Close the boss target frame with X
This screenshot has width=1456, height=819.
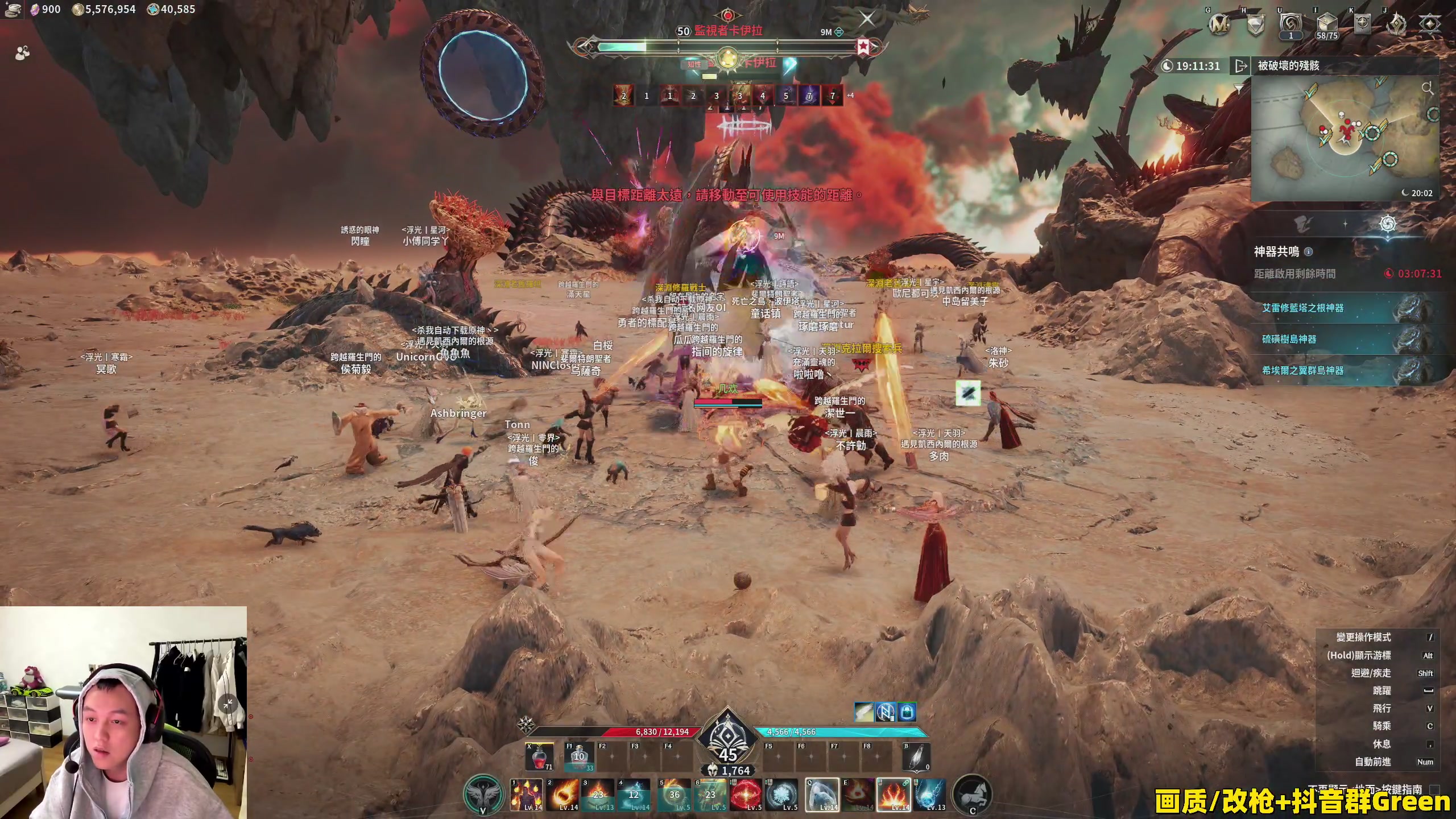click(x=867, y=19)
